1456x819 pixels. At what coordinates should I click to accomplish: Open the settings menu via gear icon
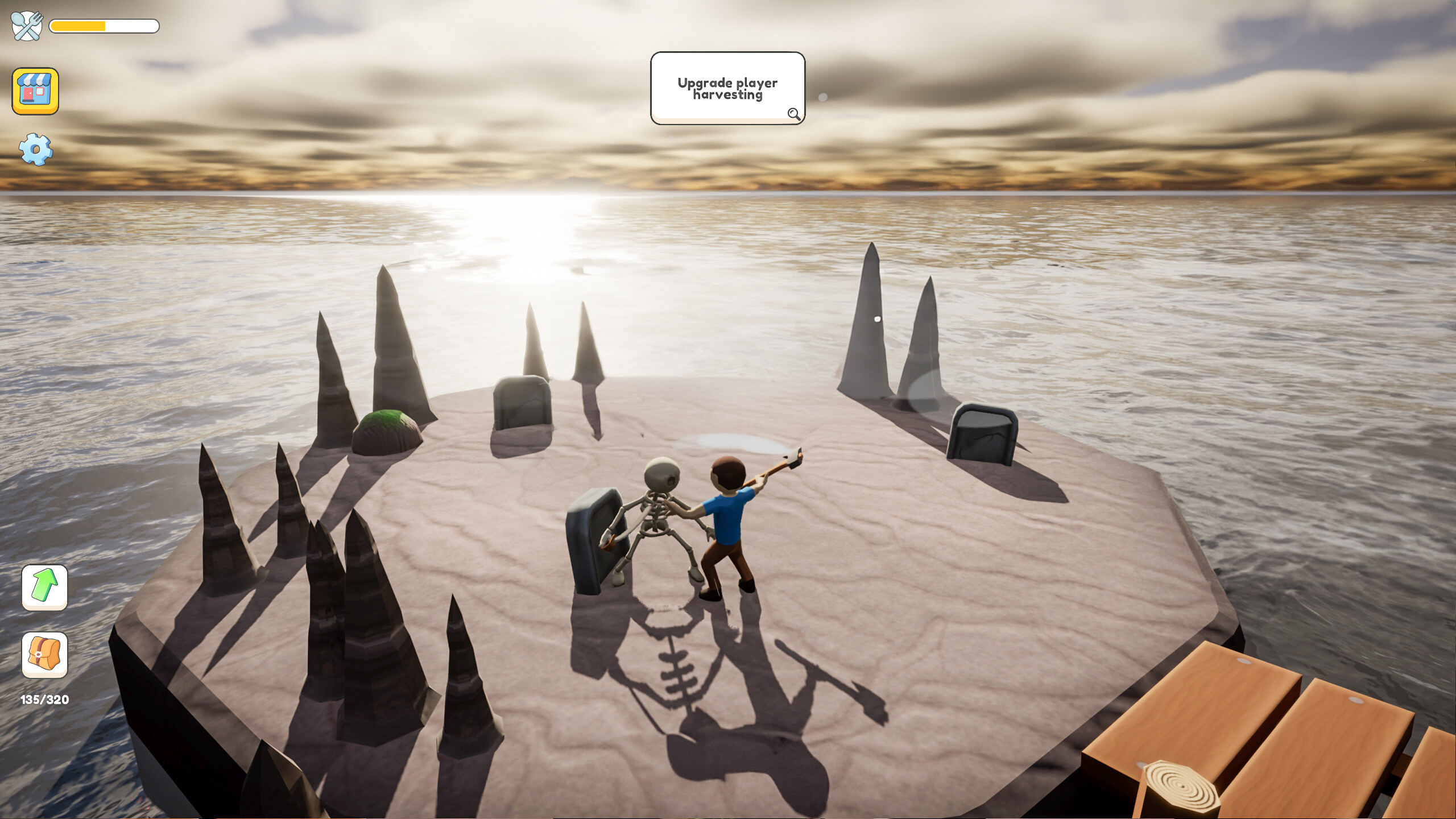coord(35,149)
